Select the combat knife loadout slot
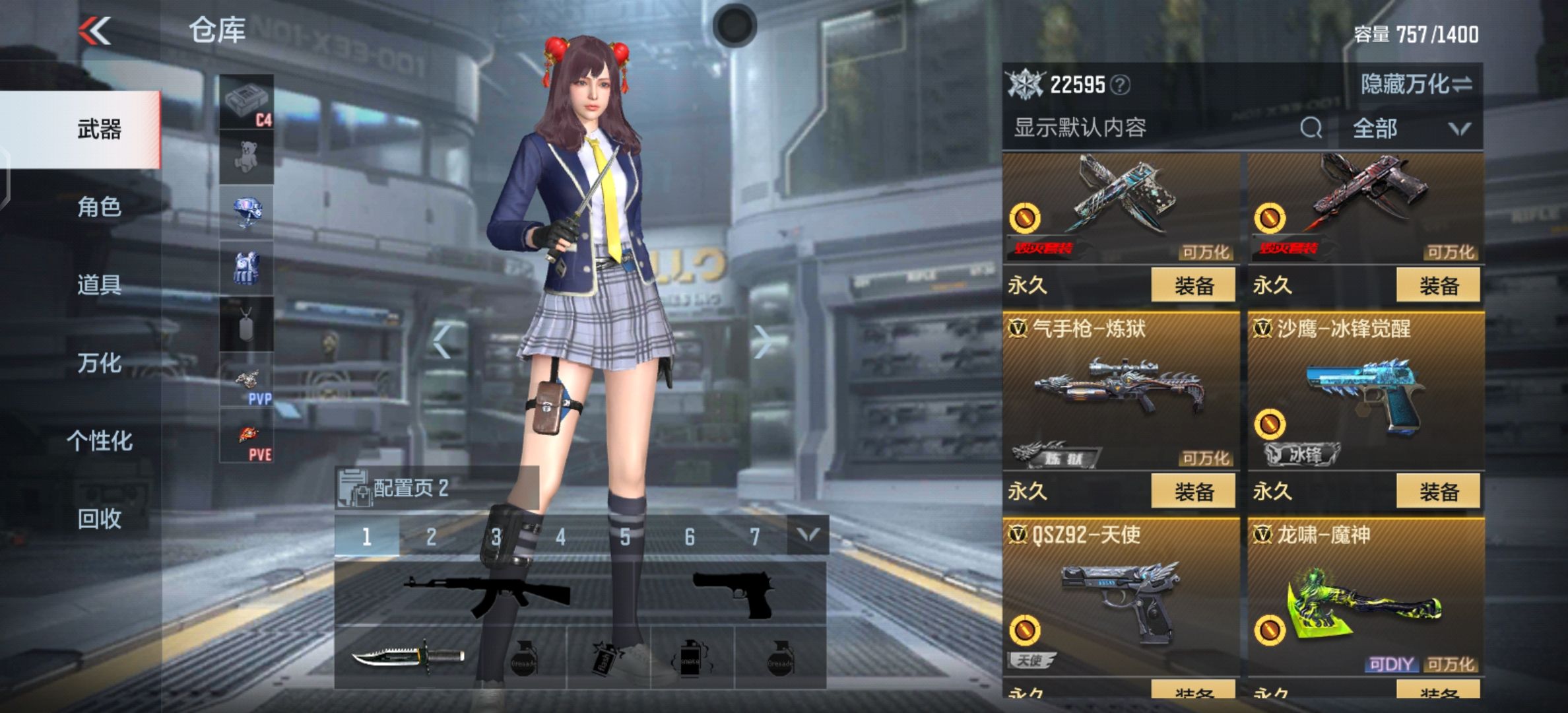The height and width of the screenshot is (713, 1568). point(408,657)
